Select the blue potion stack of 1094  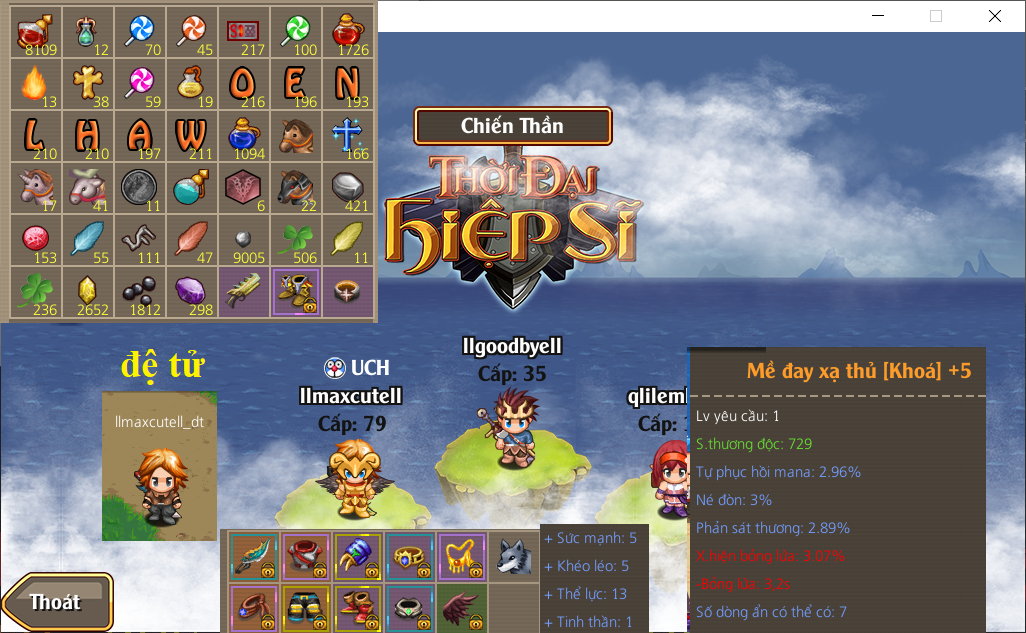[243, 136]
